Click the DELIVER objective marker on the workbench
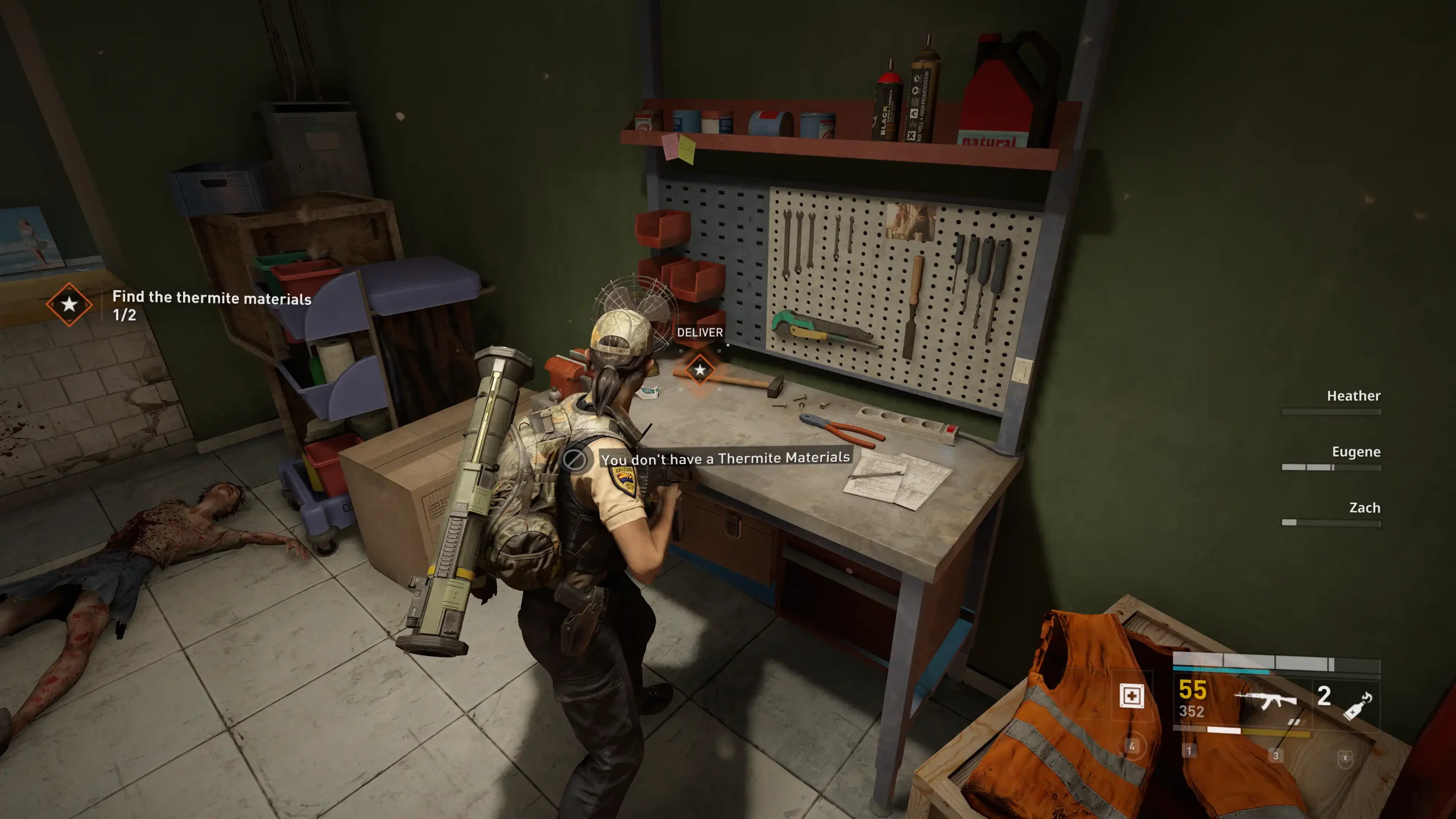The width and height of the screenshot is (1456, 819). pyautogui.click(x=700, y=370)
